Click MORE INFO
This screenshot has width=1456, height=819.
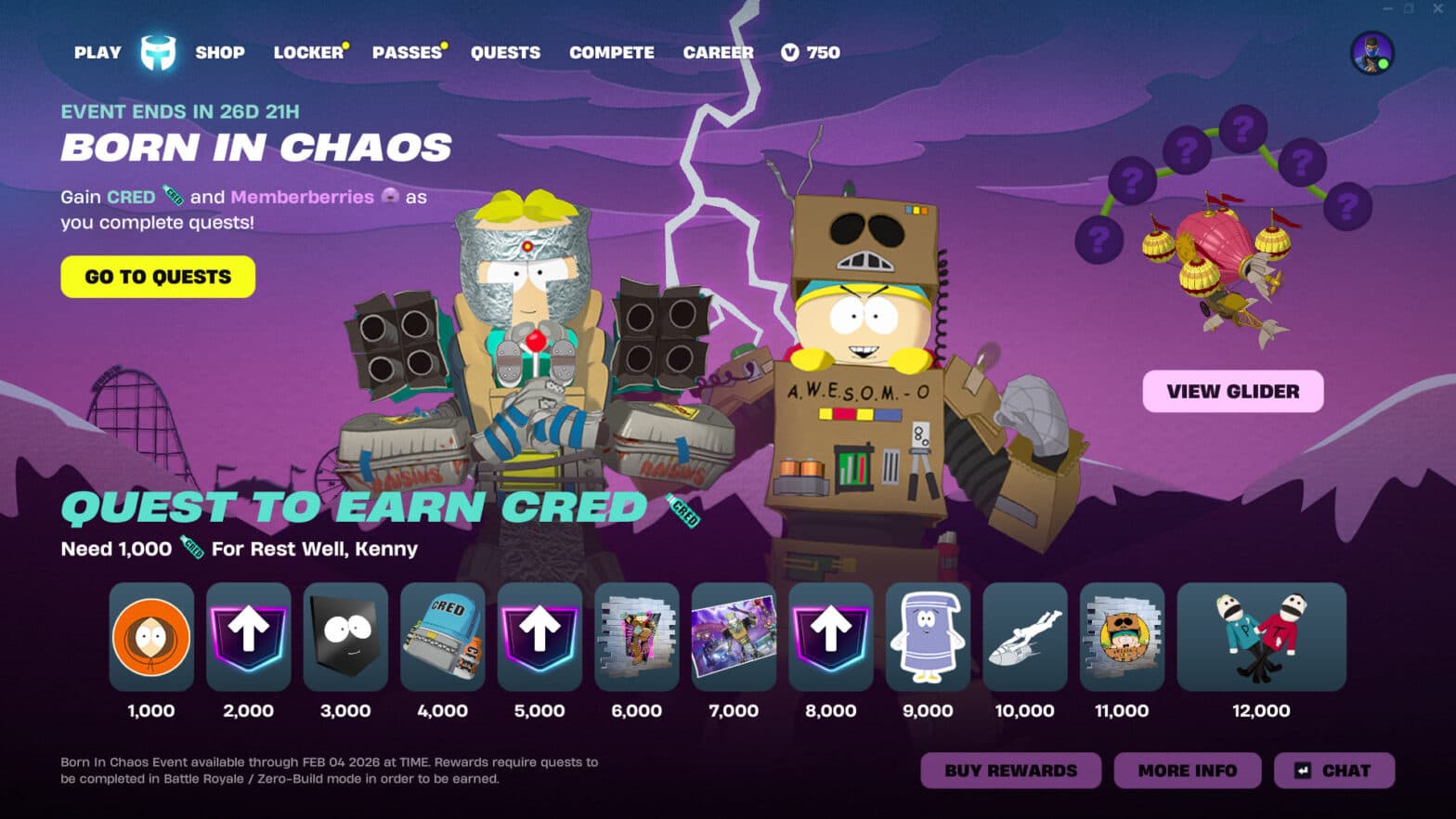pyautogui.click(x=1187, y=770)
